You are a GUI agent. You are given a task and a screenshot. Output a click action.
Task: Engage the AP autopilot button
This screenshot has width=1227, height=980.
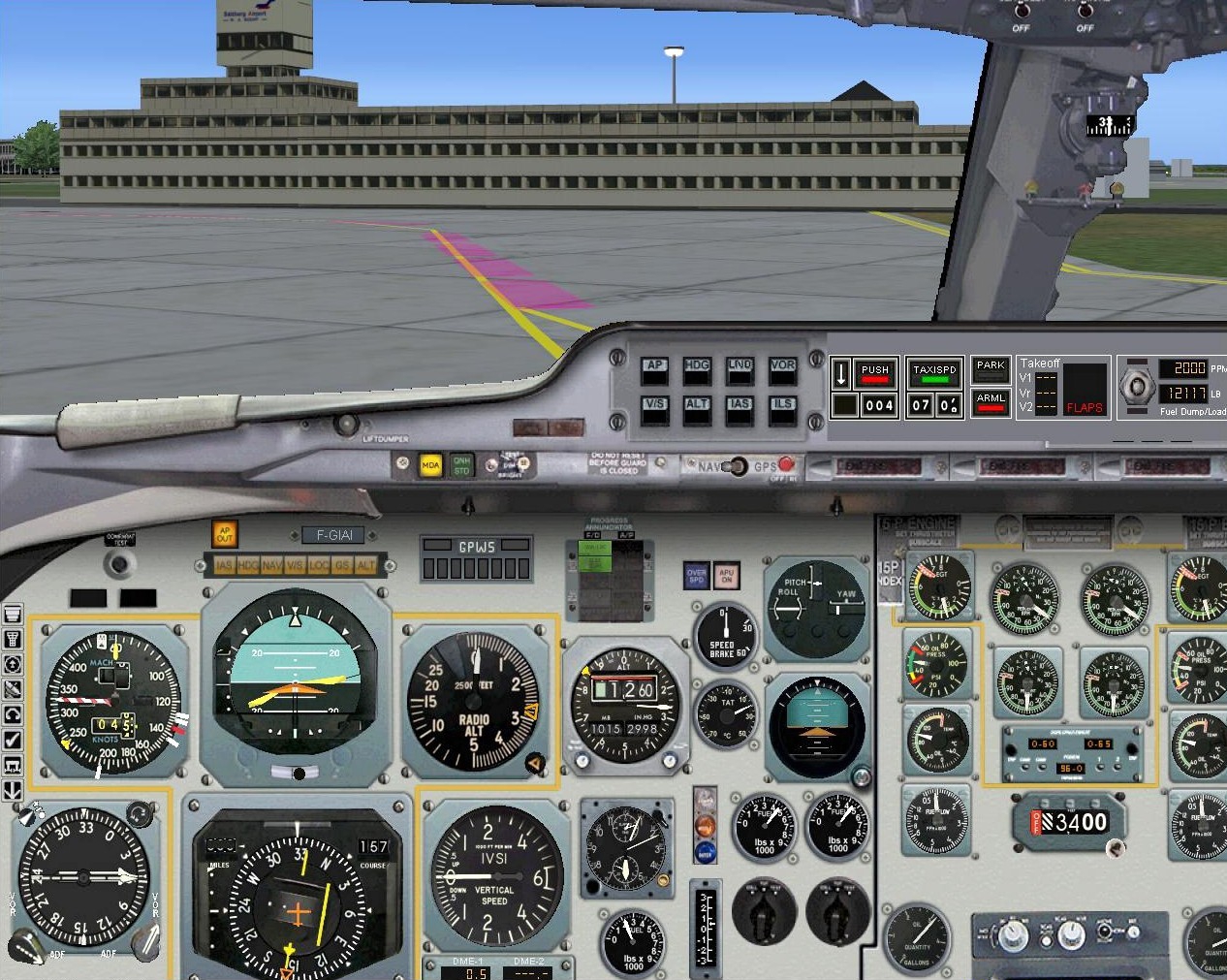[654, 371]
